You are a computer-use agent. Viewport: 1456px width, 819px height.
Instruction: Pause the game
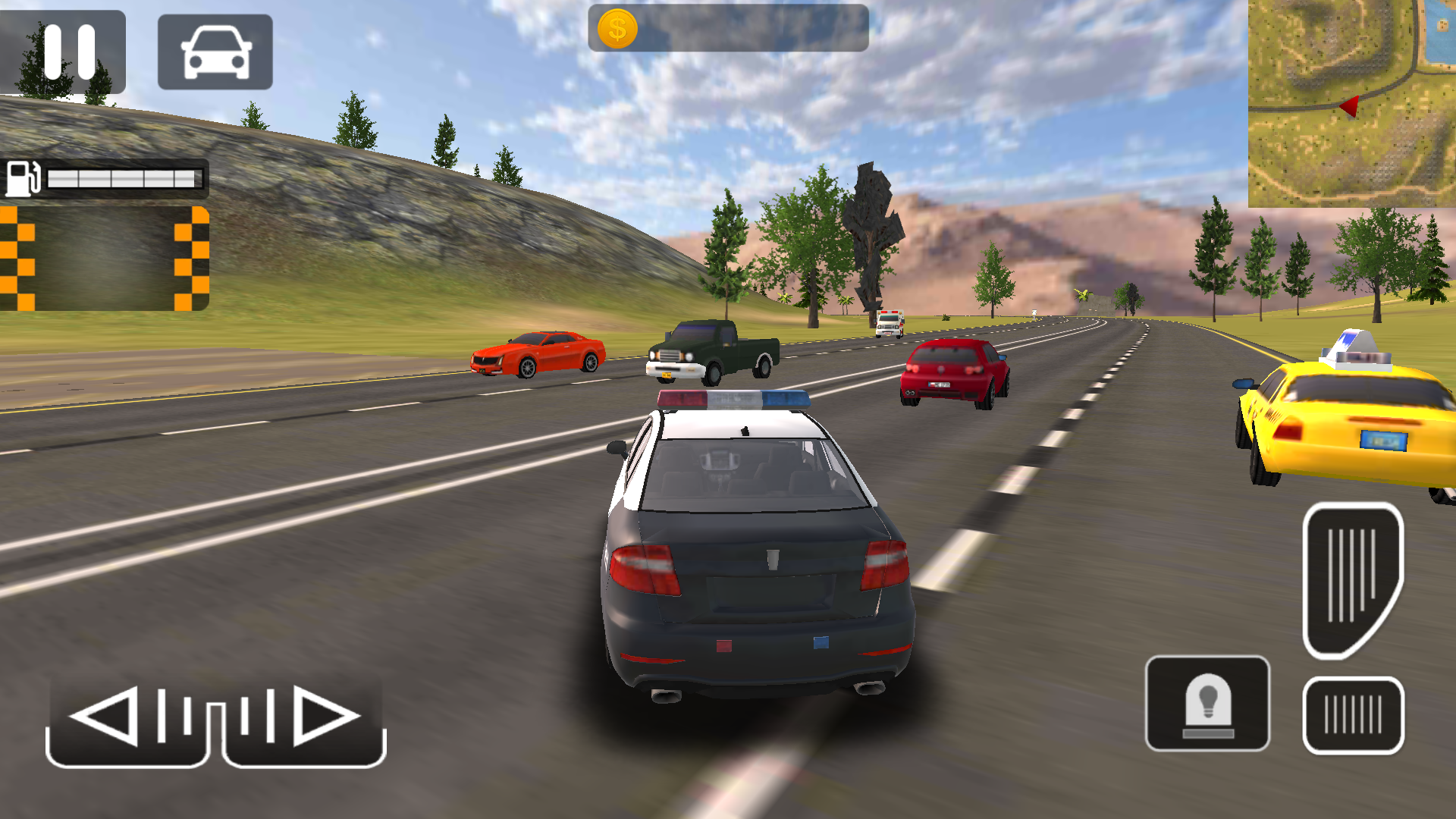[68, 52]
